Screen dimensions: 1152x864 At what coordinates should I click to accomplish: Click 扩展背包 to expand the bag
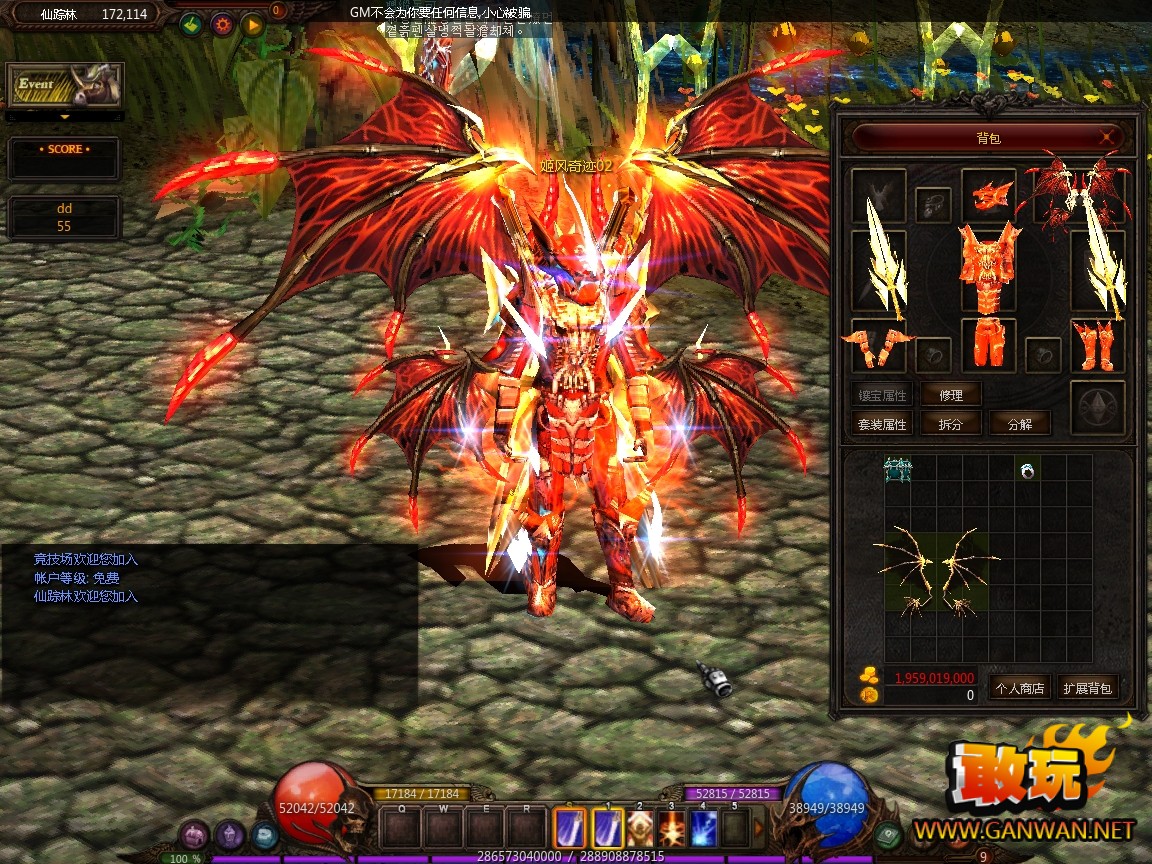tap(1088, 688)
